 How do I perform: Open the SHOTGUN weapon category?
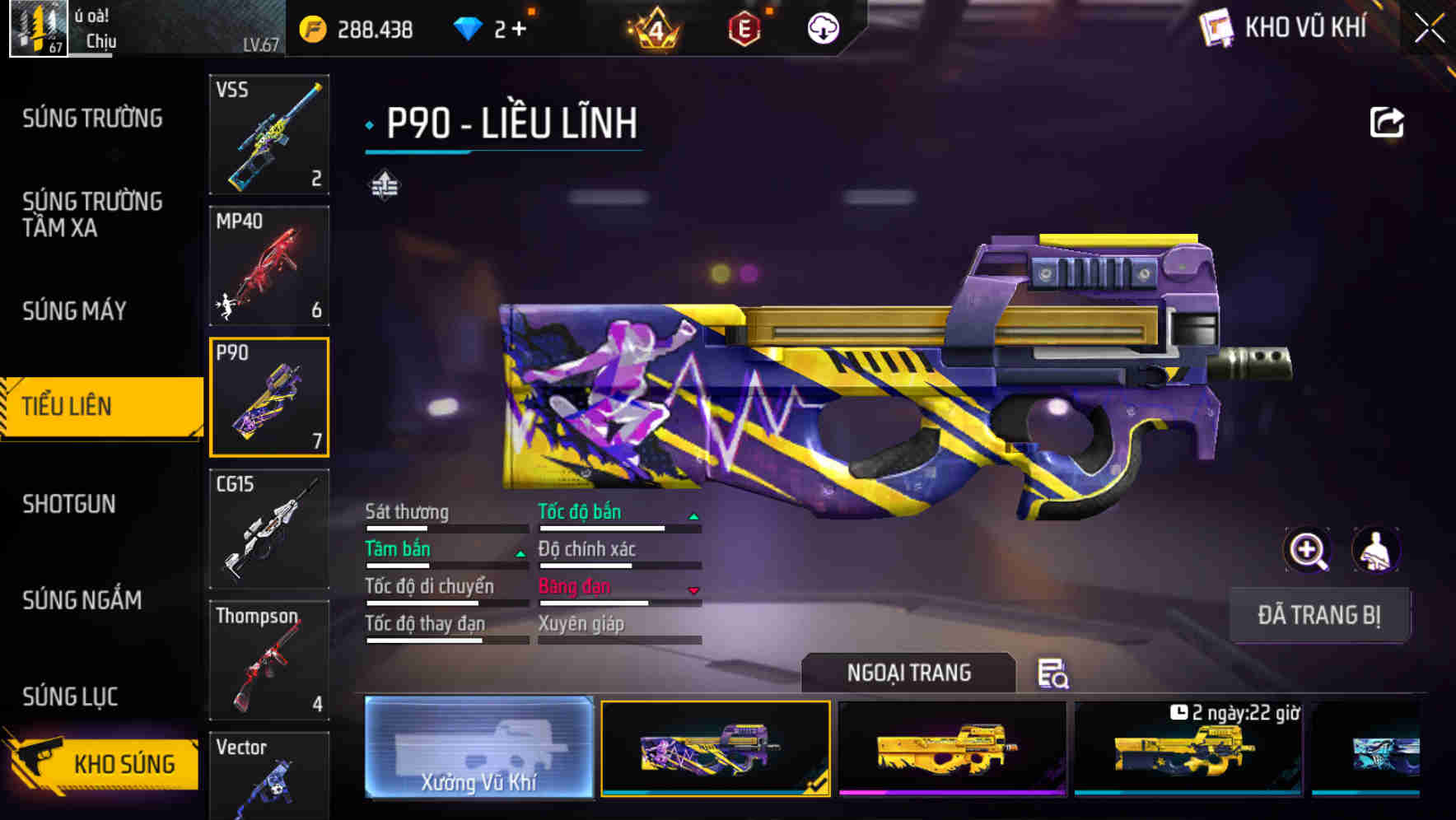[70, 504]
